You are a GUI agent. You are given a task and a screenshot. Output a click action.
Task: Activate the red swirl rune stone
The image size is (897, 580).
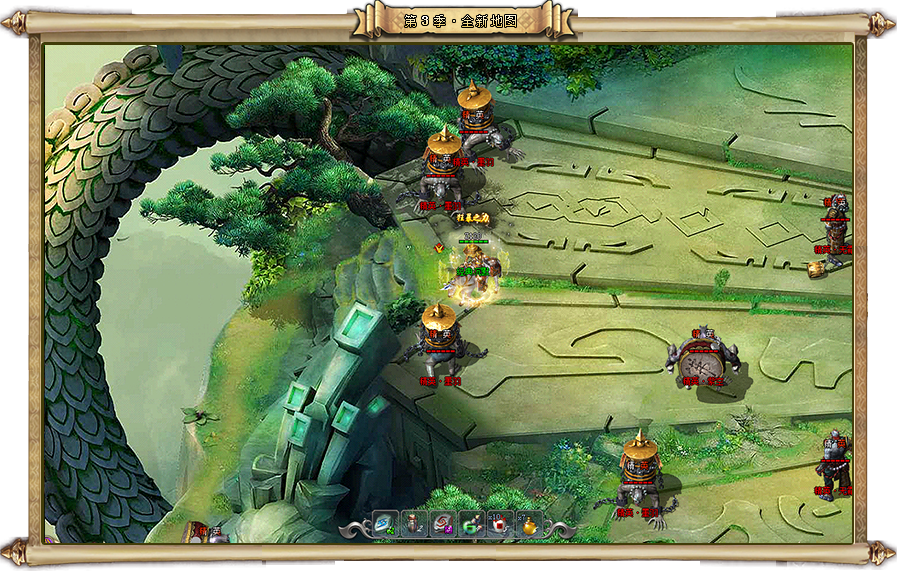point(442,524)
